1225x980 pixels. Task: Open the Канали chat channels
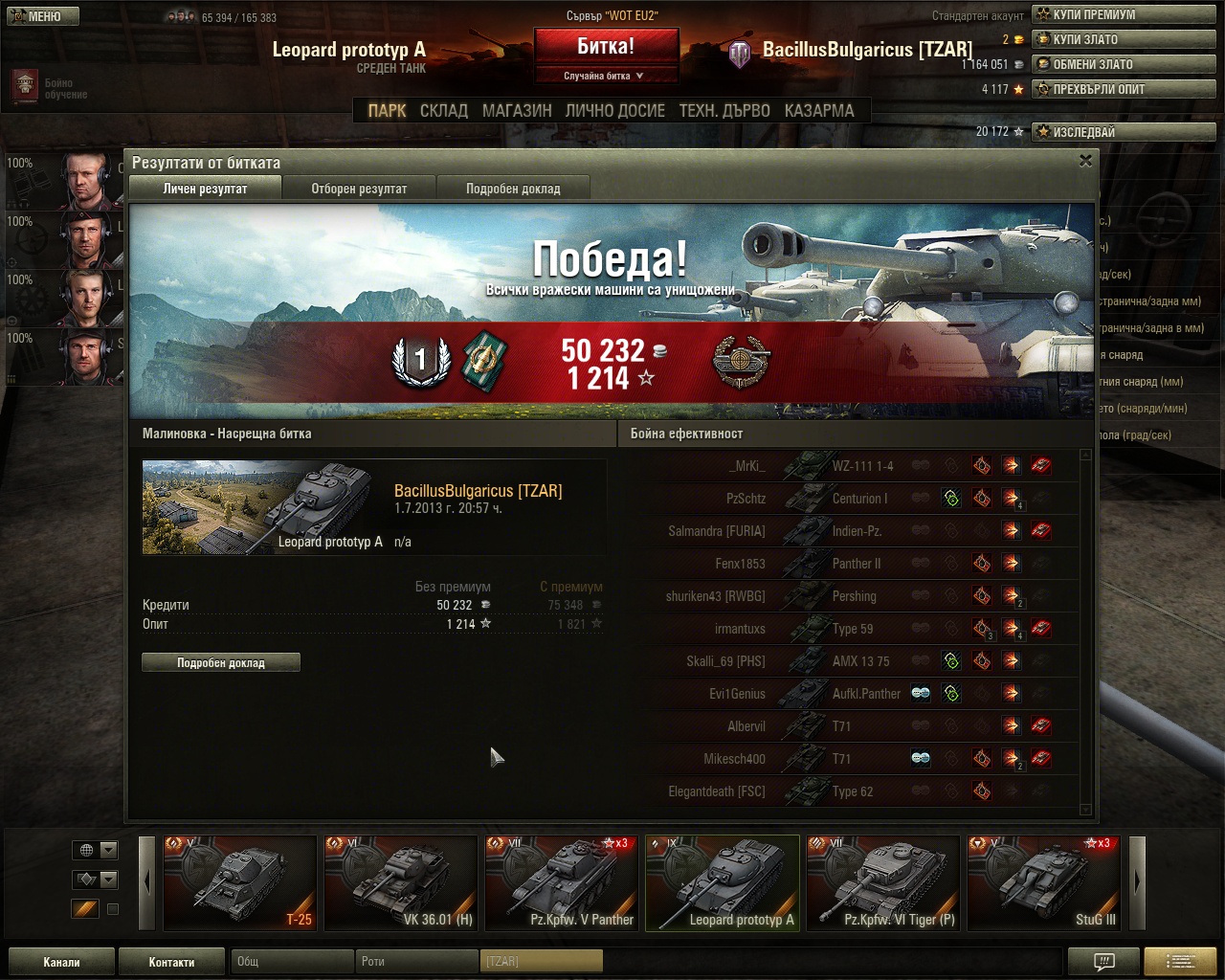[x=61, y=962]
